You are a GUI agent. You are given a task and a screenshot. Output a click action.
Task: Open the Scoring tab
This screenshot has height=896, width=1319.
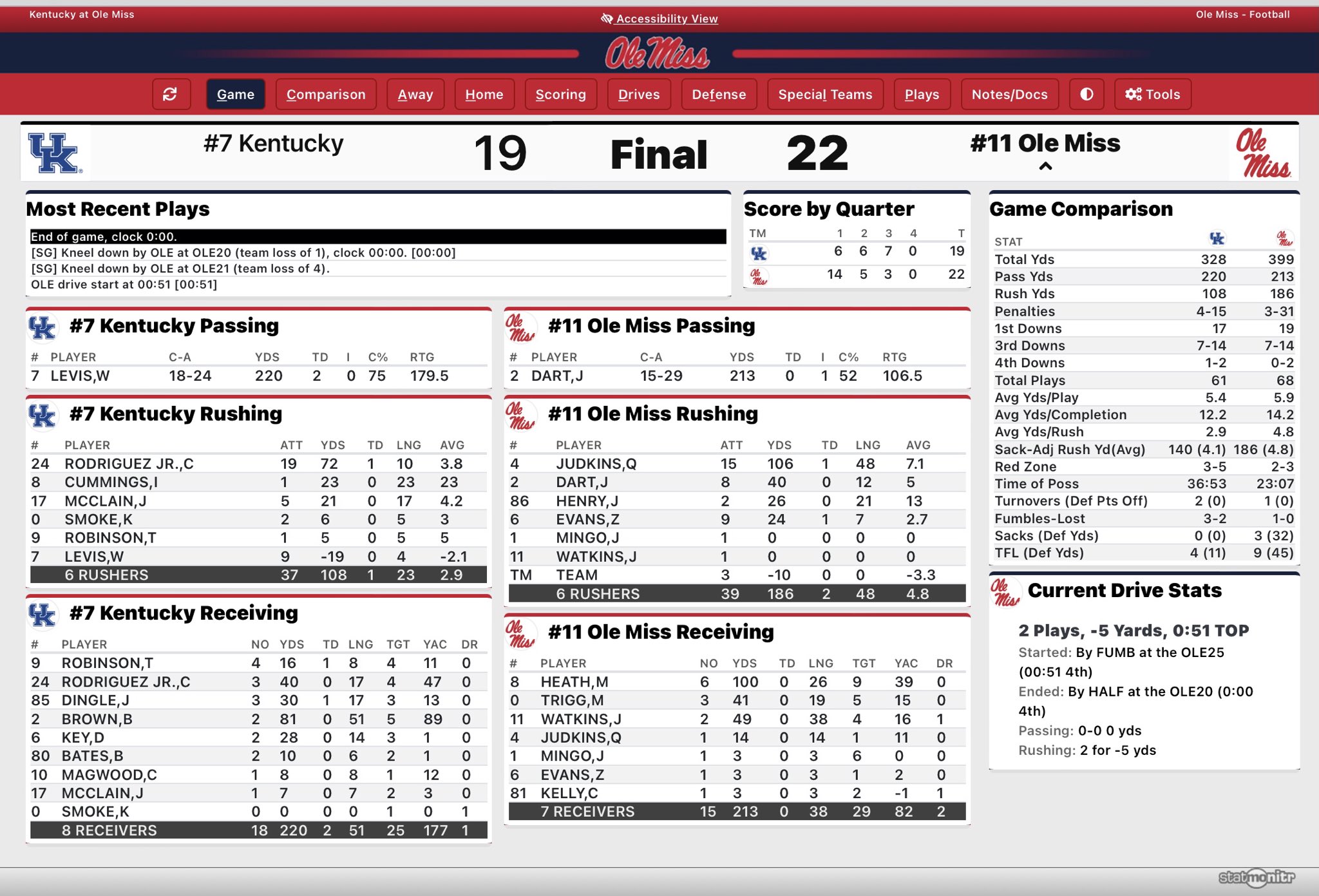pyautogui.click(x=560, y=94)
